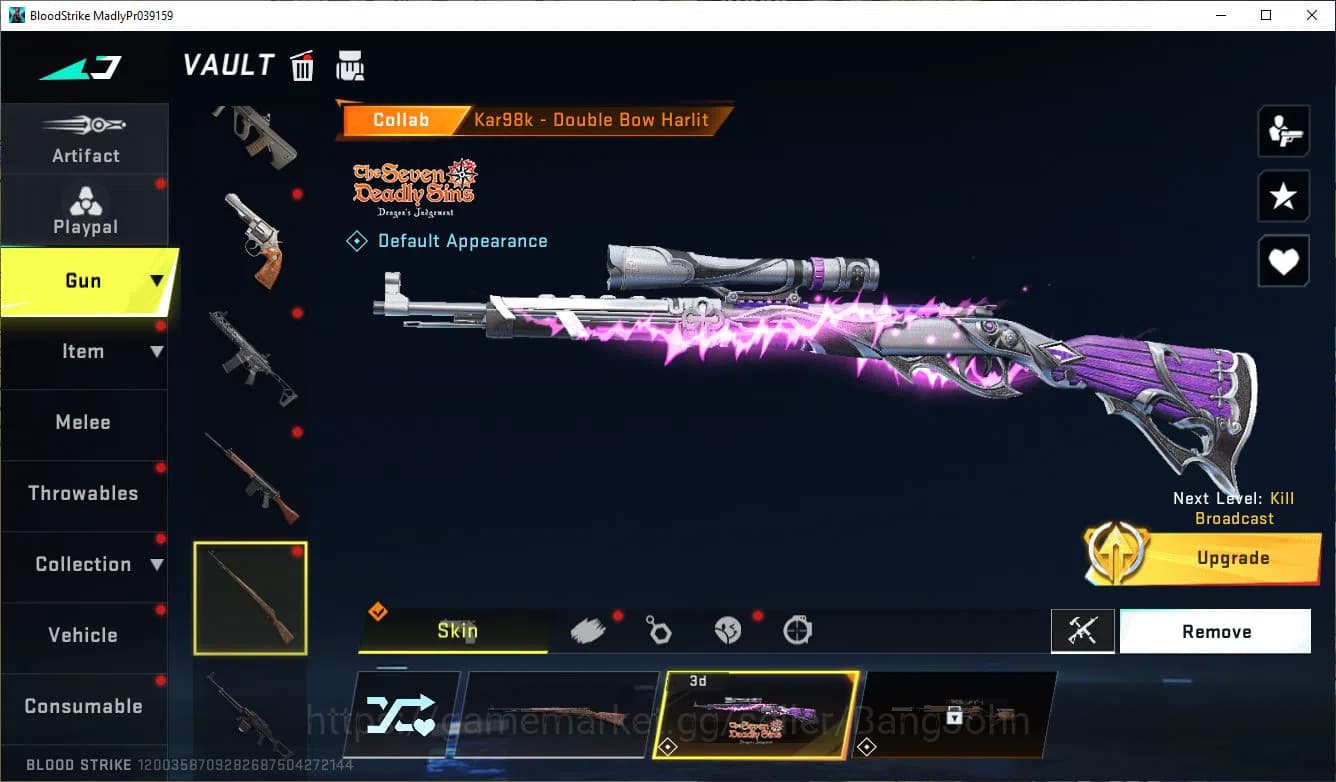The height and width of the screenshot is (782, 1336).
Task: Click the crossed rifles display icon
Action: tap(1083, 631)
